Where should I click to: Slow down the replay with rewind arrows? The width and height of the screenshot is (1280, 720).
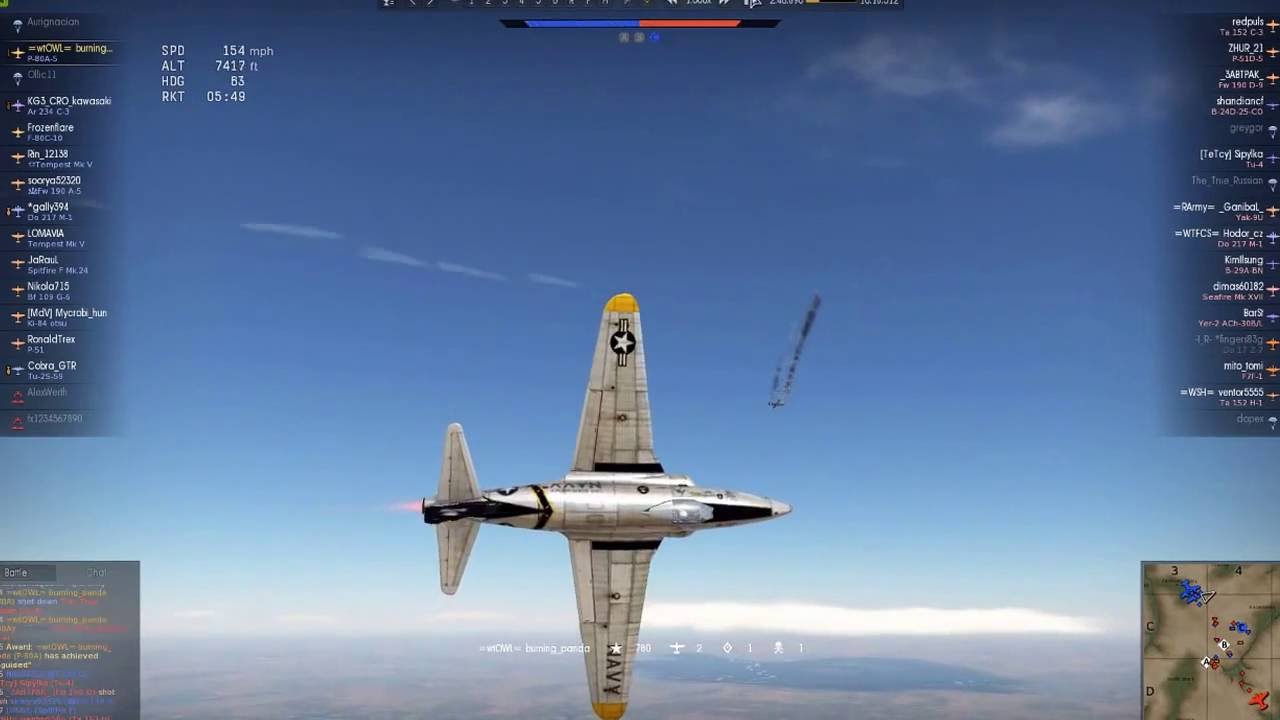tap(673, 3)
